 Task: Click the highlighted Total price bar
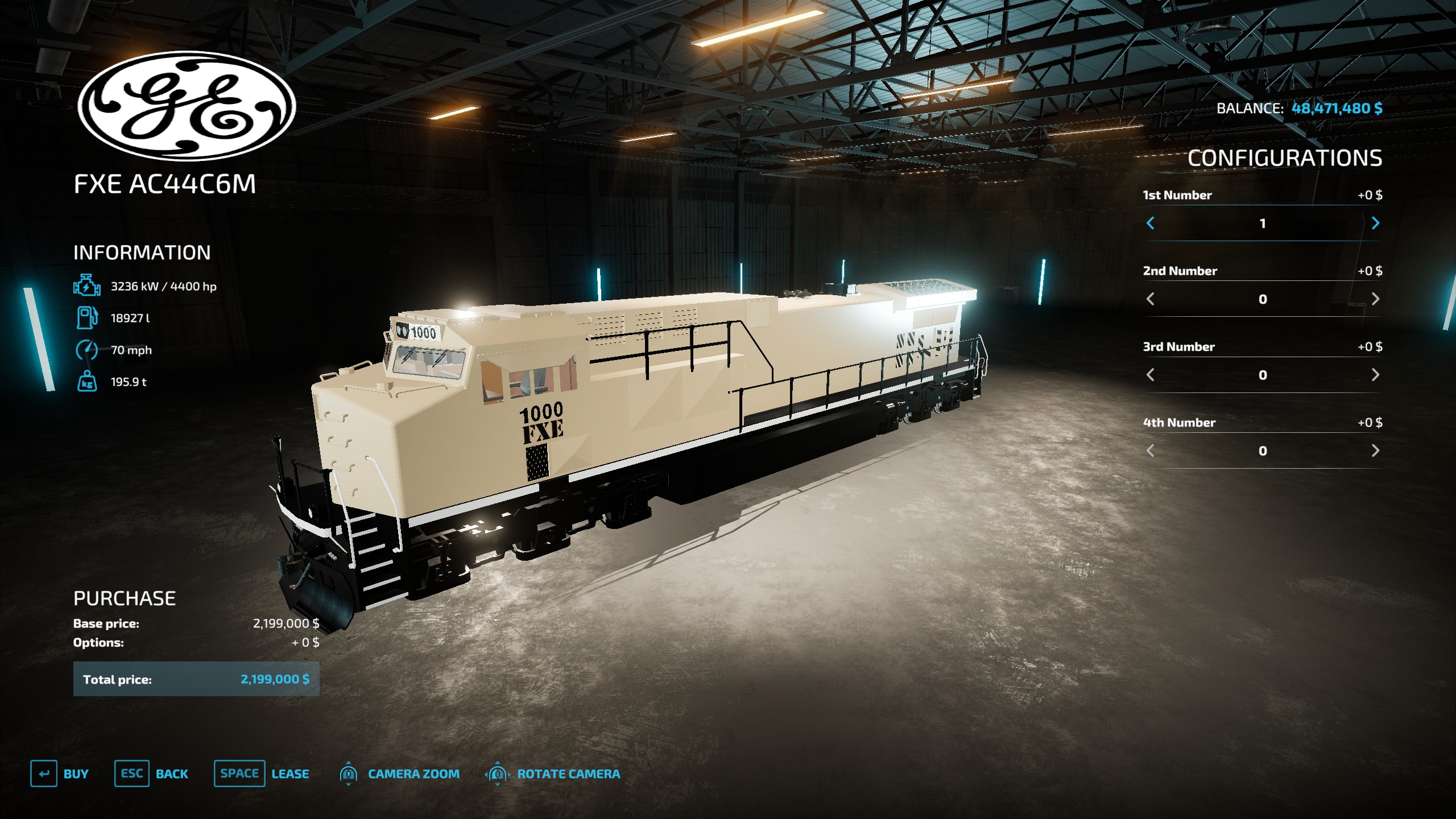pyautogui.click(x=196, y=679)
